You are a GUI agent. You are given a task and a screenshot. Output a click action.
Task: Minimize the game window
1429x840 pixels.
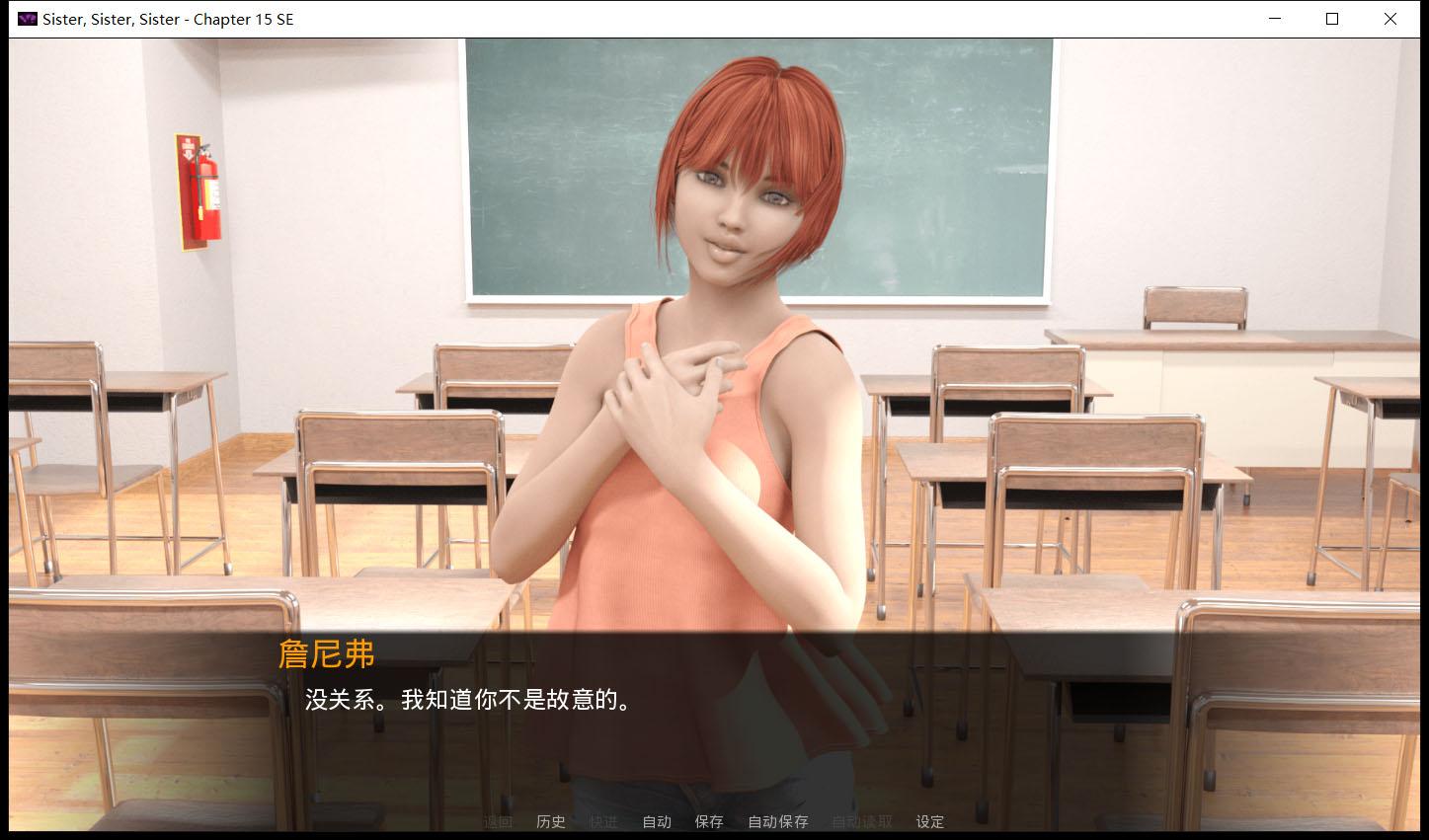[x=1274, y=18]
